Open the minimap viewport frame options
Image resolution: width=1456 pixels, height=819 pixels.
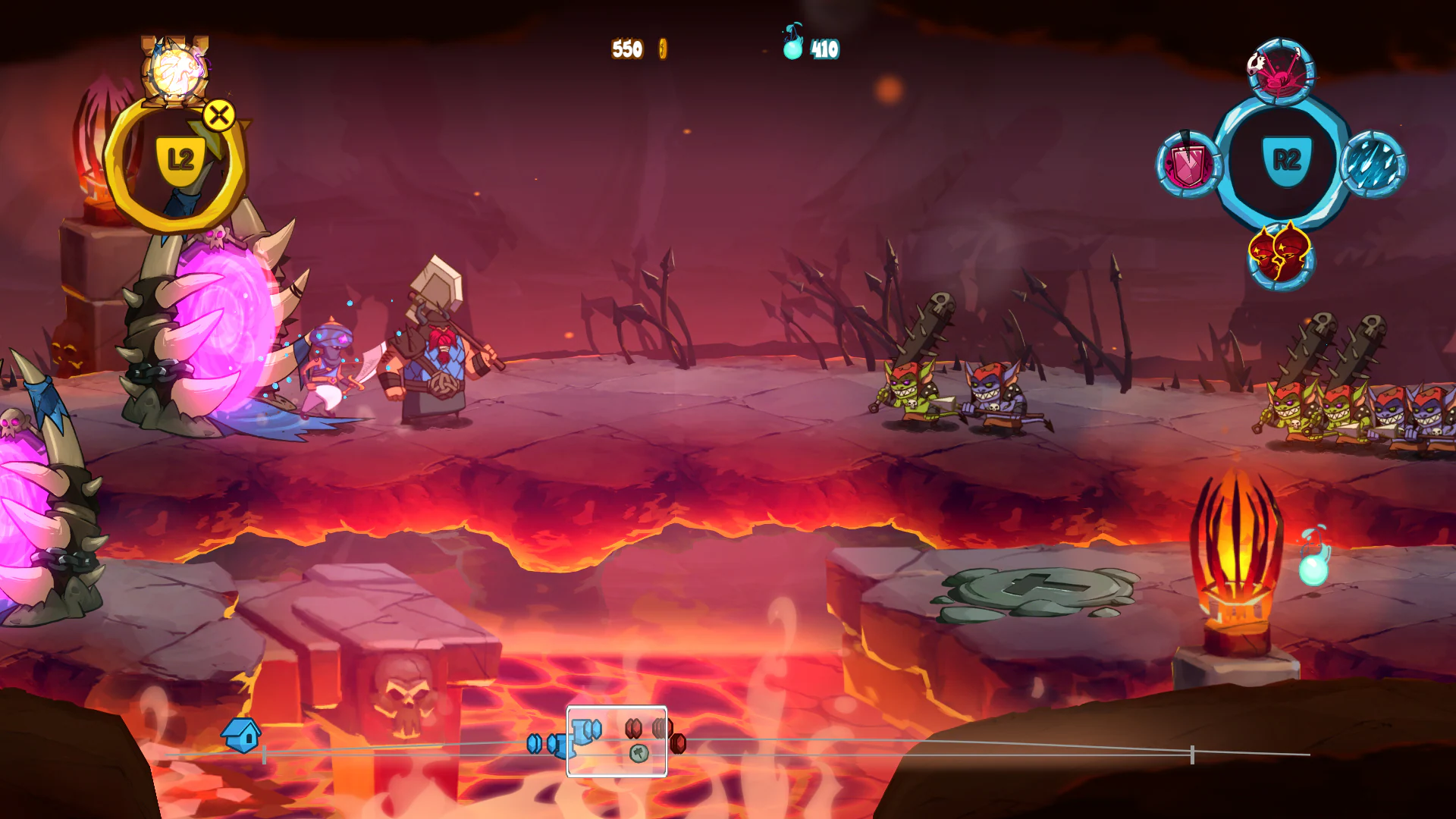point(616,739)
